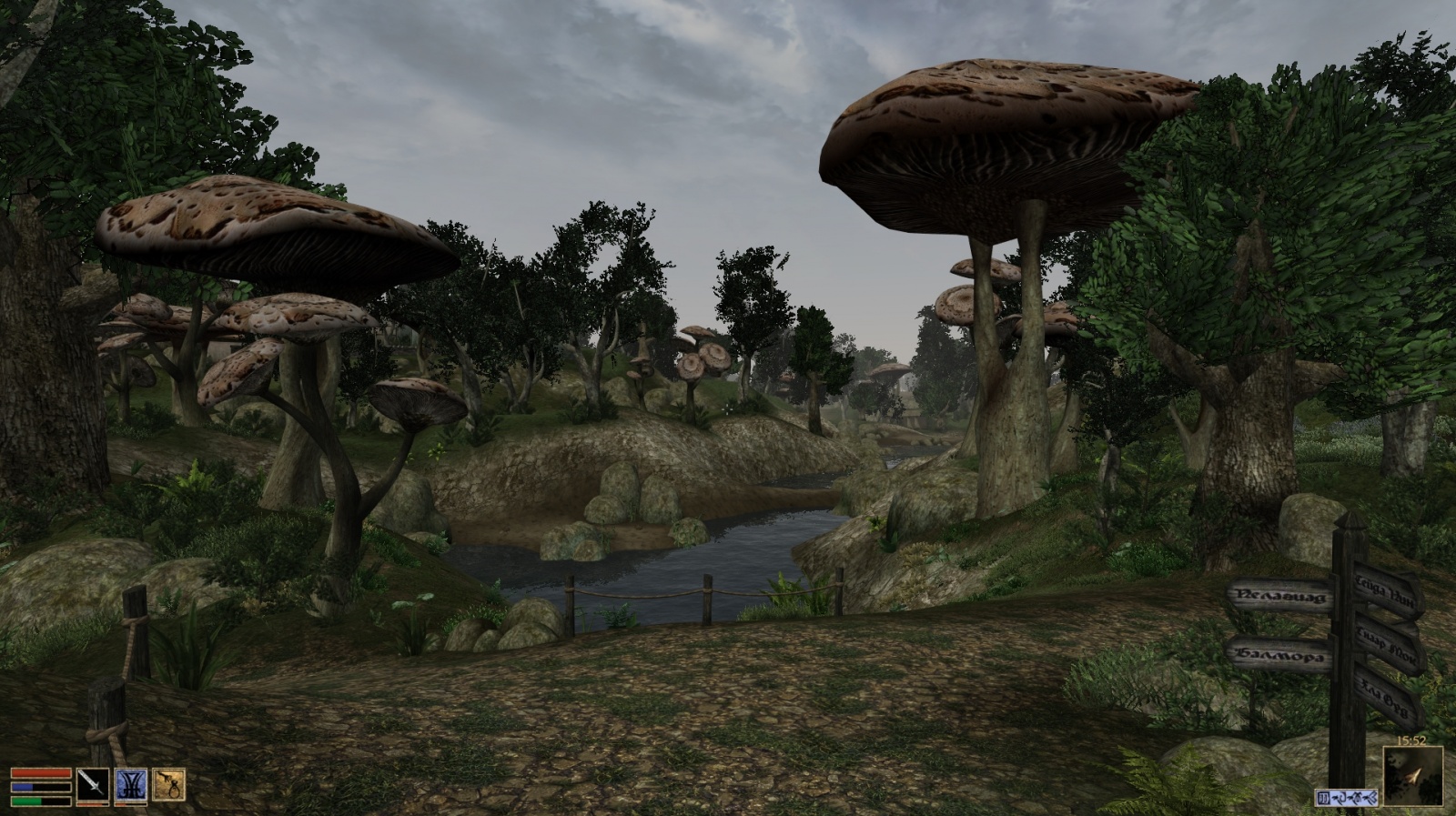The height and width of the screenshot is (816, 1456).
Task: Click the active magic effects icon strip
Action: tap(1347, 798)
